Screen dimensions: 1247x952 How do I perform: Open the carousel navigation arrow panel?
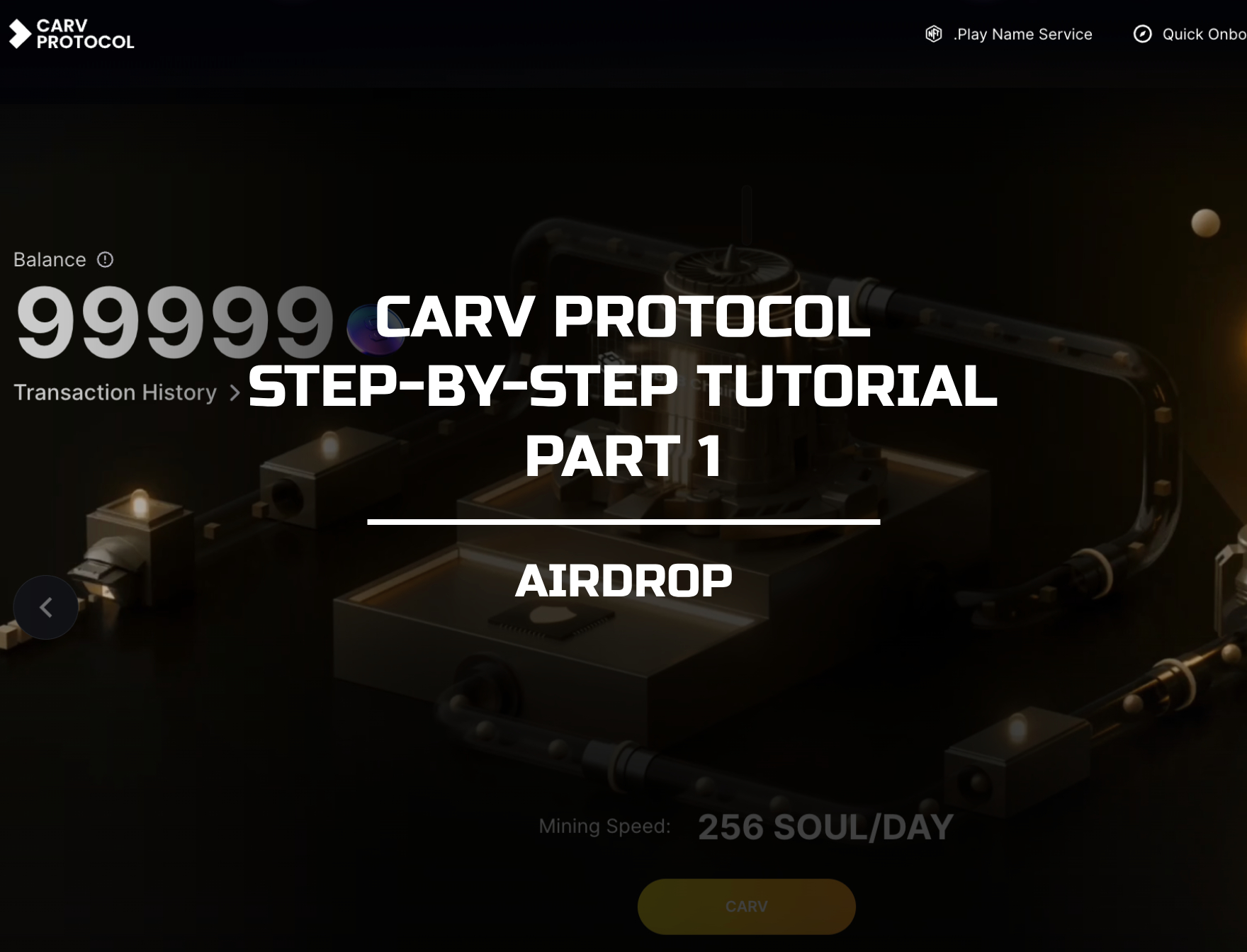click(x=46, y=606)
